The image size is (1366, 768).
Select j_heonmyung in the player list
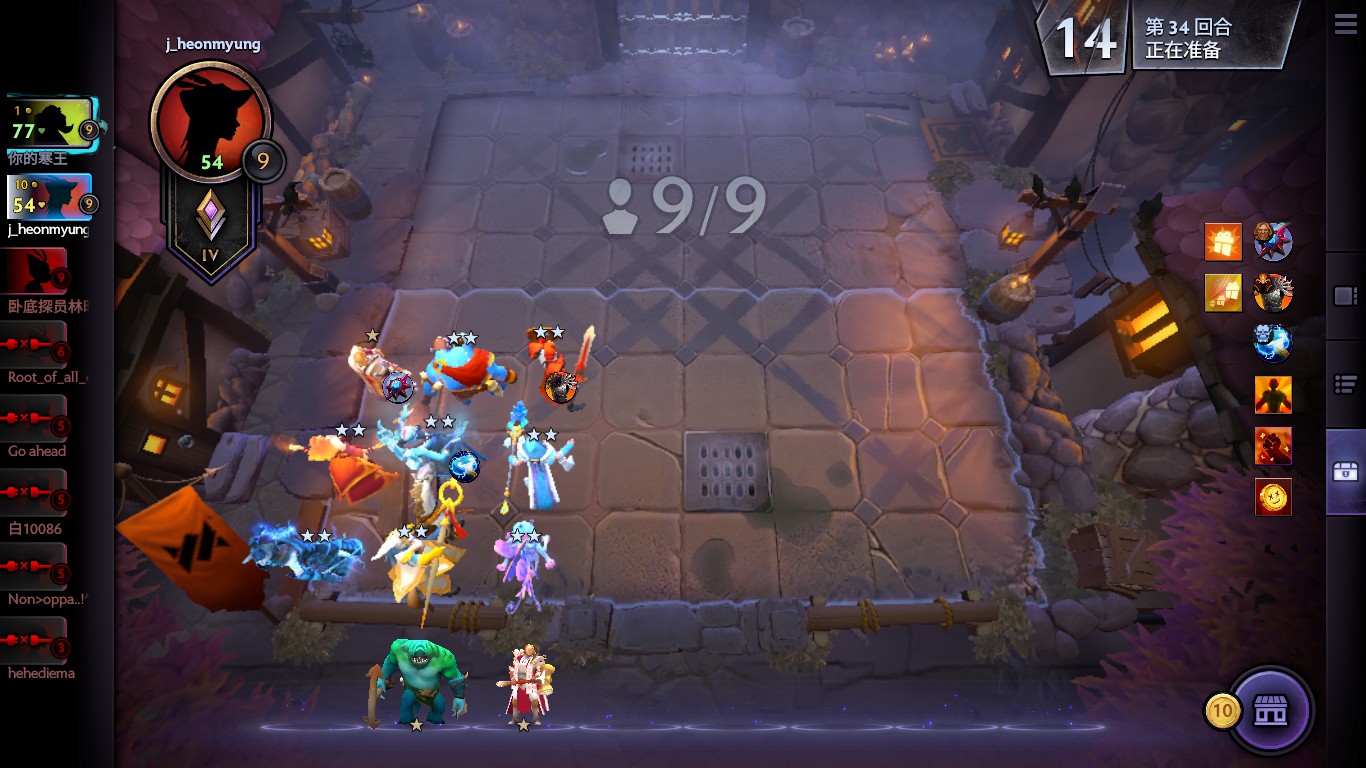click(x=50, y=199)
